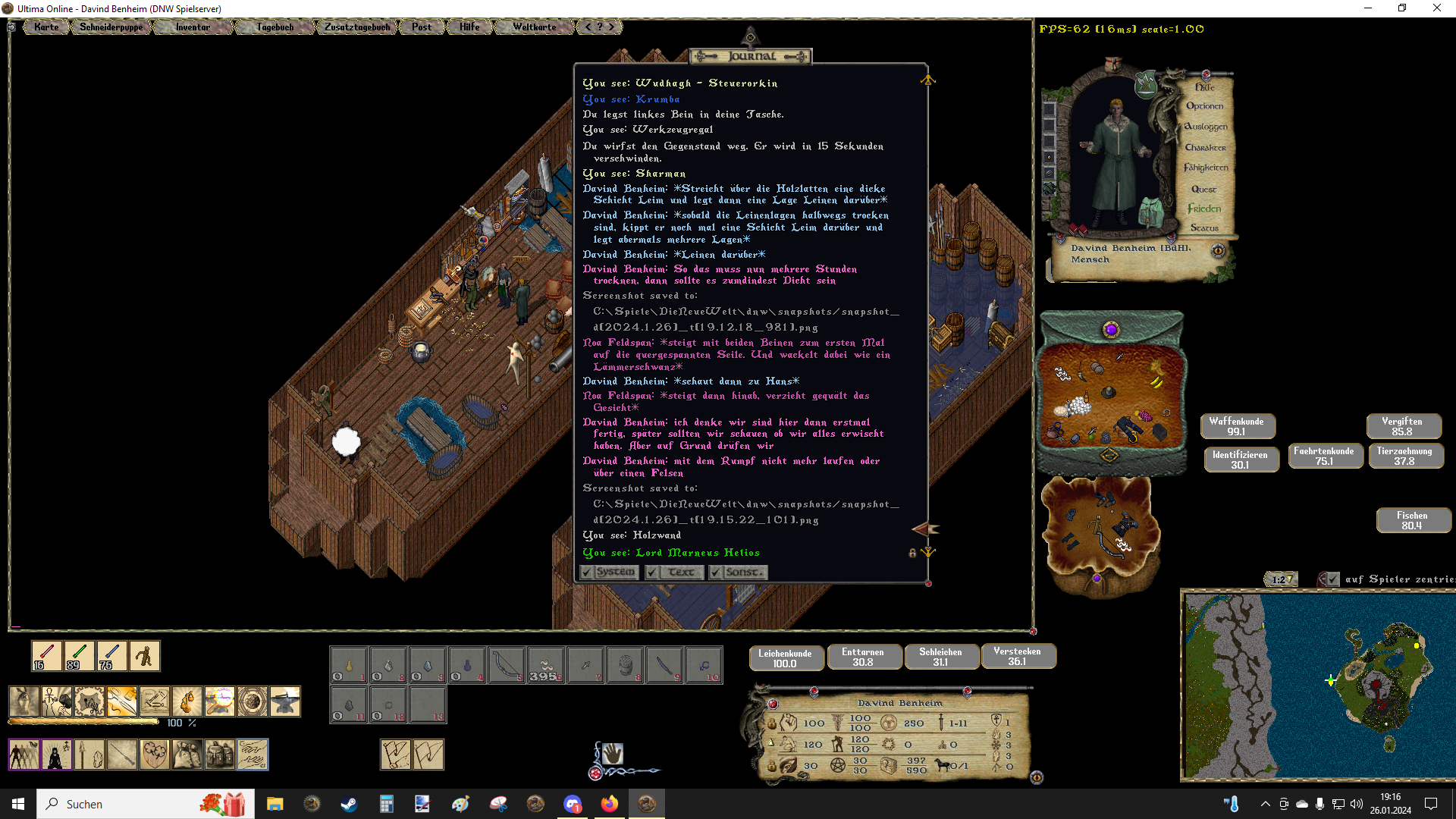Use the Leichenkunde skill button
Viewport: 1456px width, 819px height.
[x=785, y=658]
